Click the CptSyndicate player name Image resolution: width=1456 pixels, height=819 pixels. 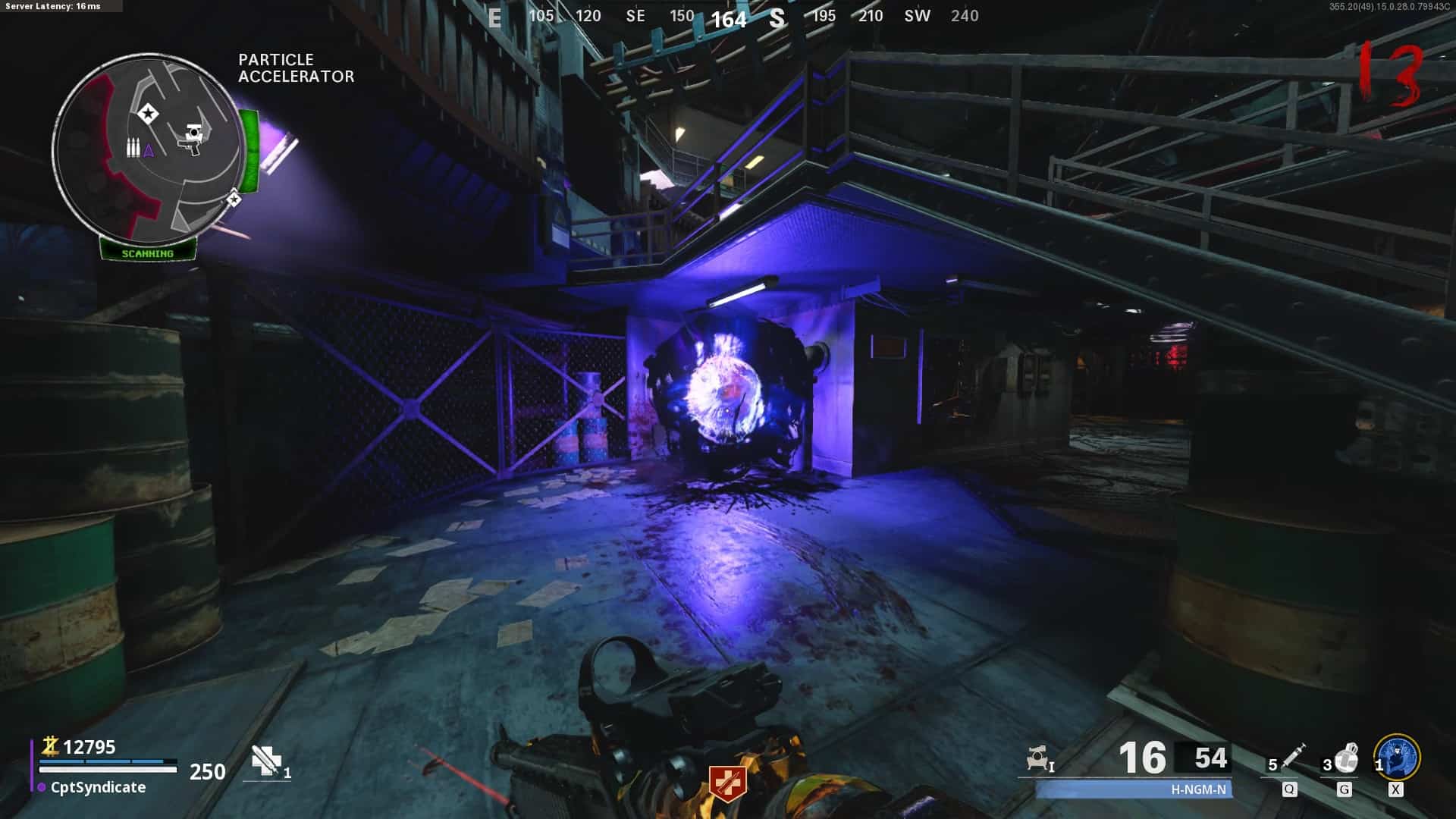pos(98,787)
